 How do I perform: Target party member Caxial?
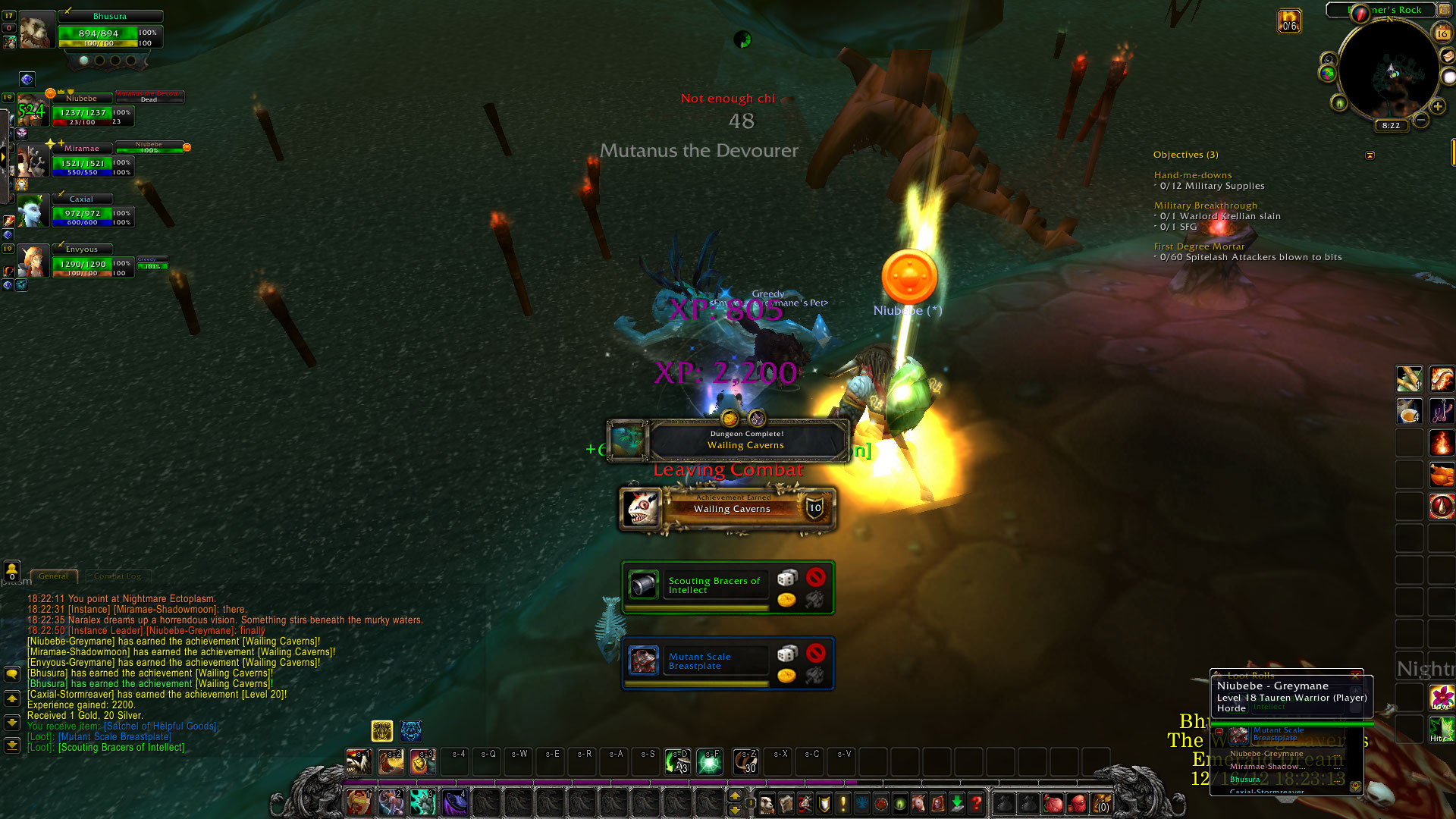(x=82, y=212)
